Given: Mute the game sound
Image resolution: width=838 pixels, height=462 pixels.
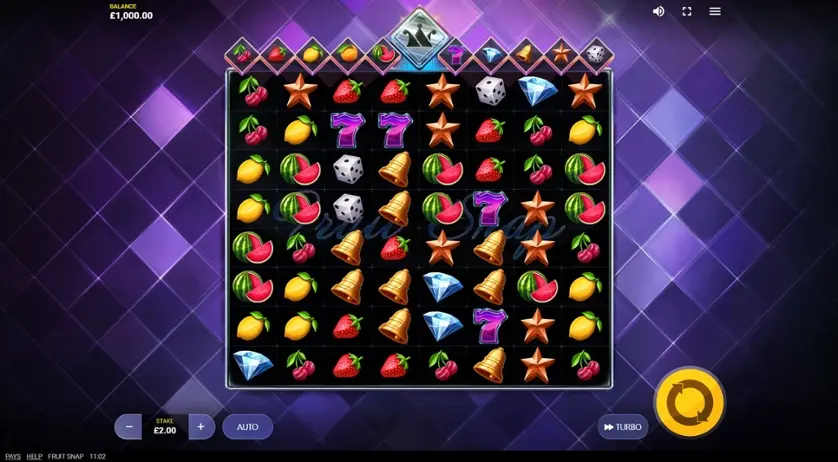Looking at the screenshot, I should pyautogui.click(x=658, y=11).
